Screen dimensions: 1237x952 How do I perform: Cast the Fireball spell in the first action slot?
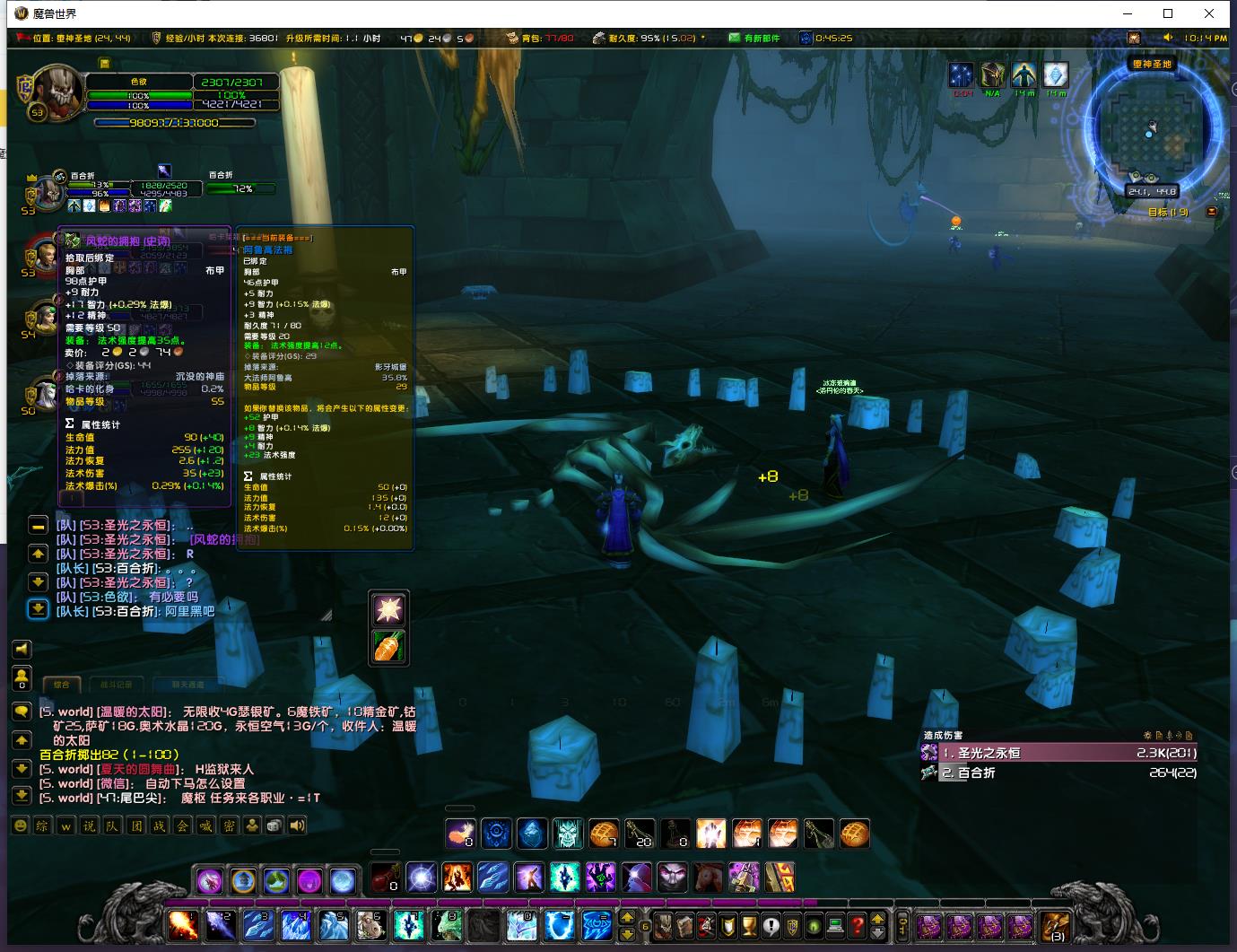183,924
